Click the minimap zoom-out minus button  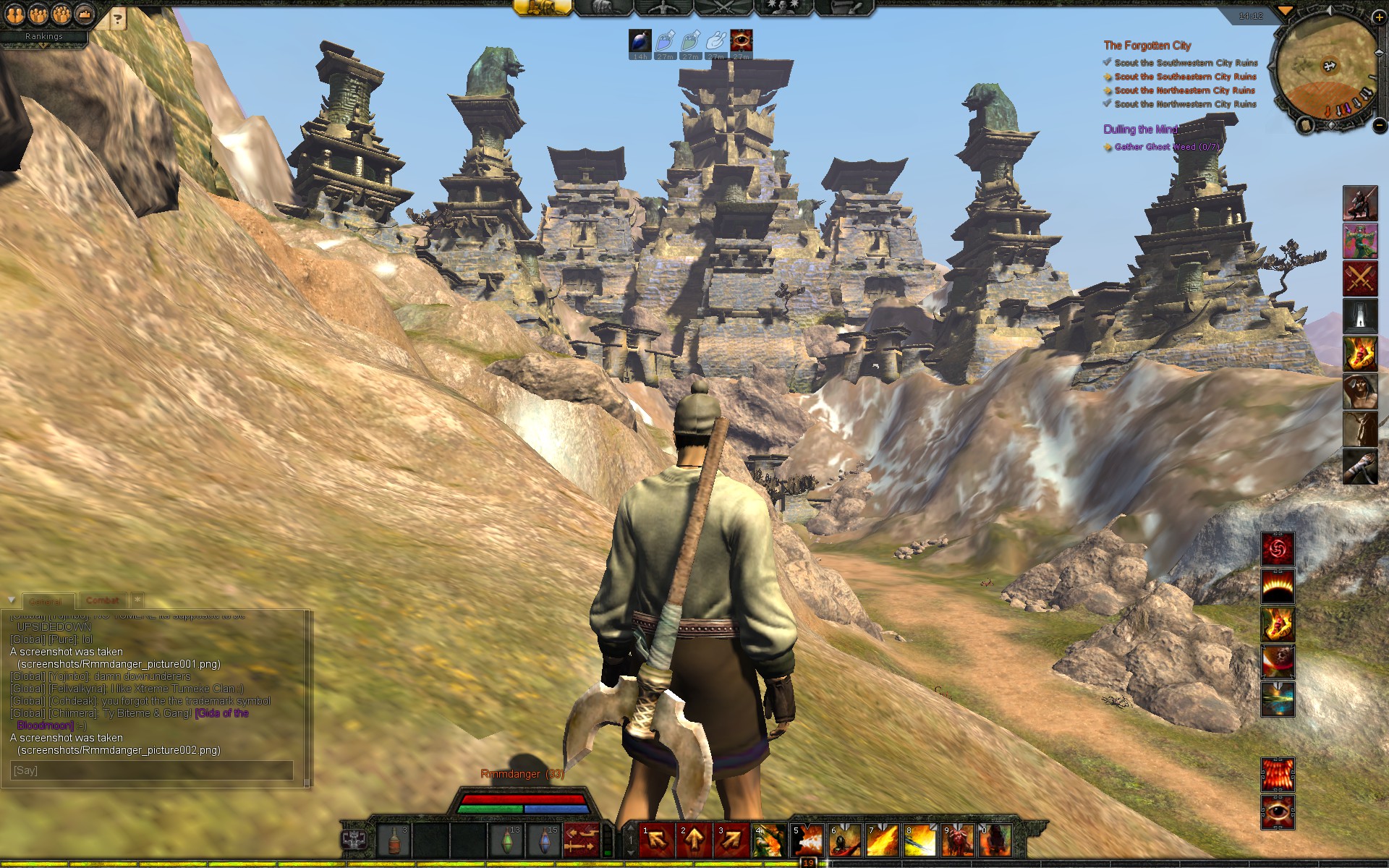pos(1380,125)
